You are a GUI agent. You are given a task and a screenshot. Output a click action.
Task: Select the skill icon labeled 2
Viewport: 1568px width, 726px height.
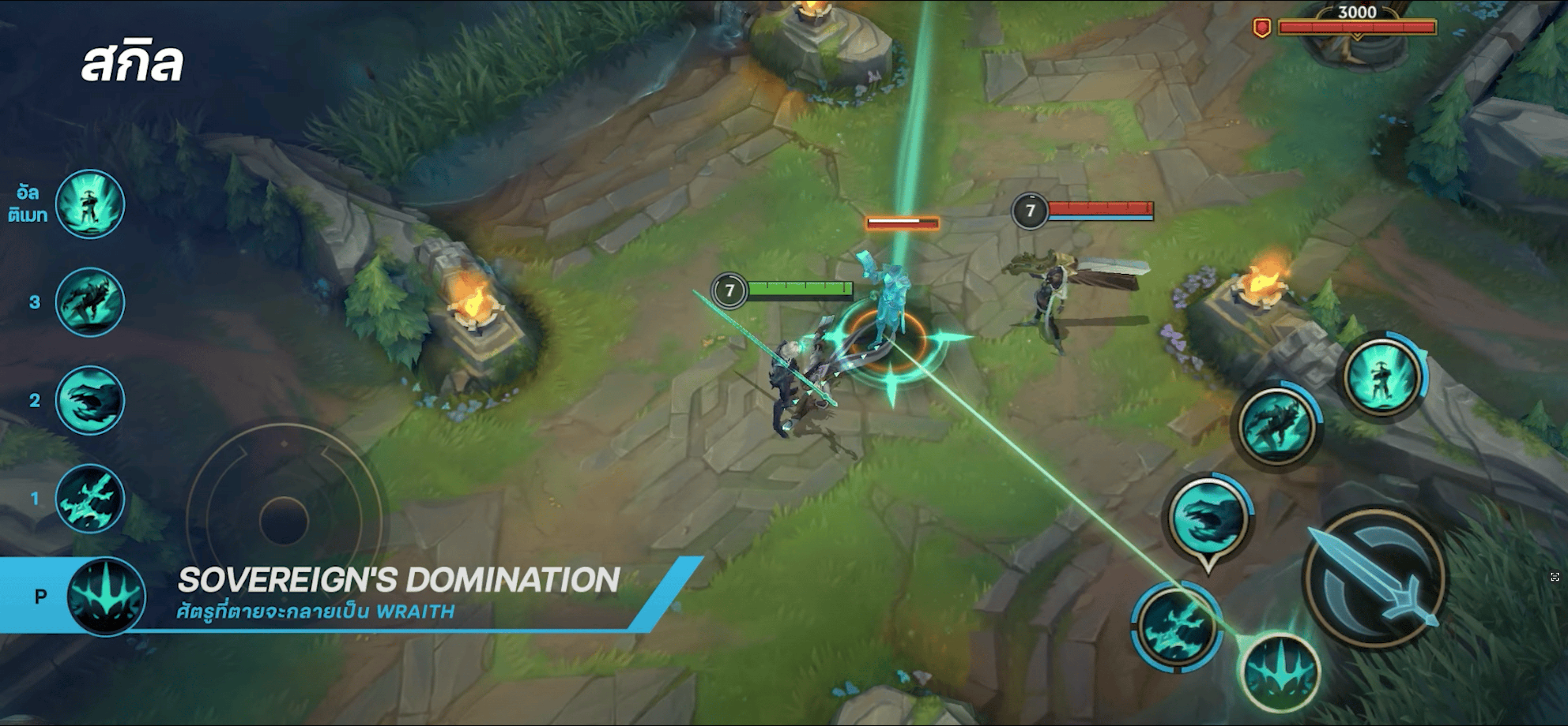(x=90, y=400)
